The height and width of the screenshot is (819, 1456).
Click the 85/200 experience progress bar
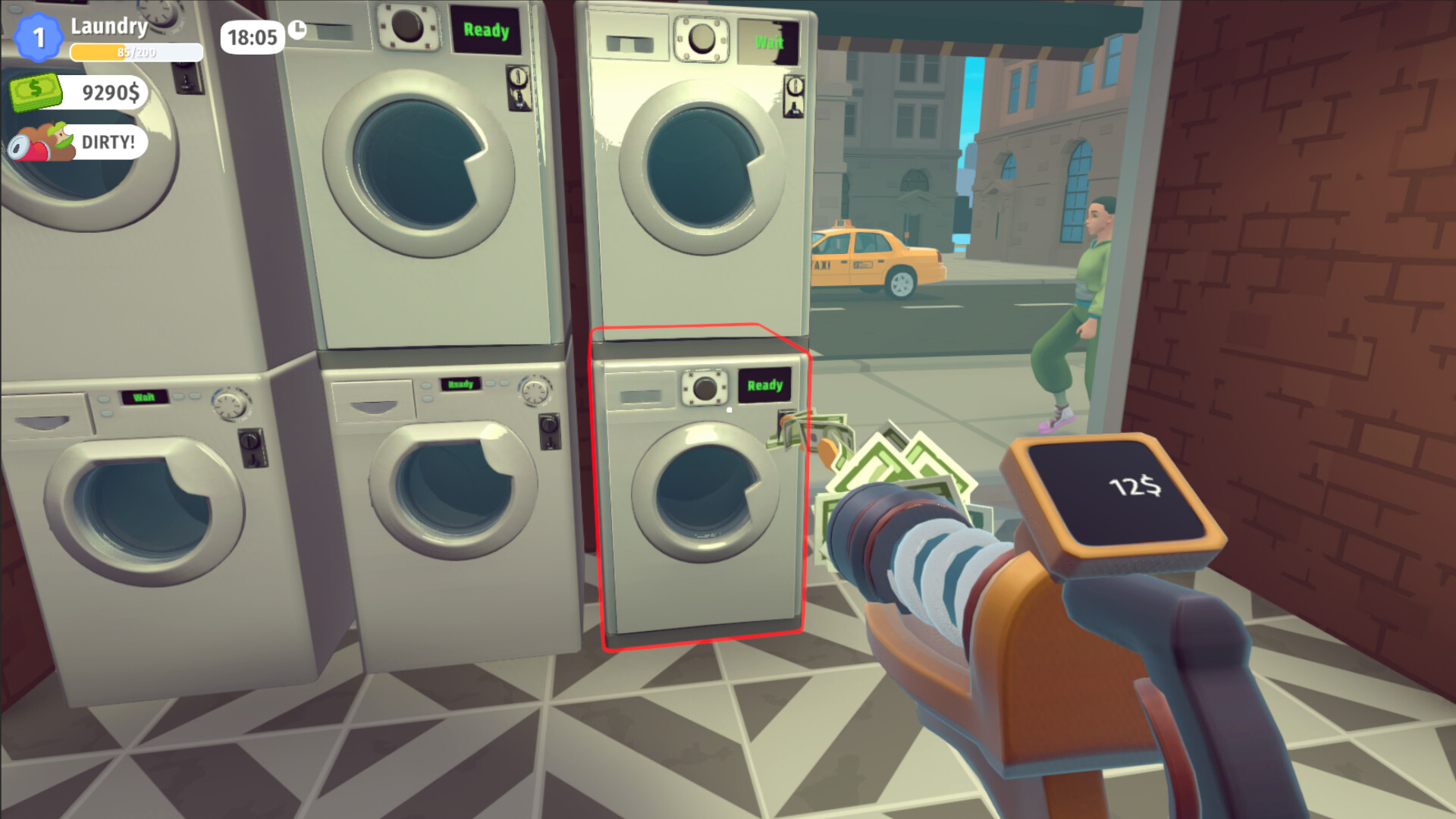[x=135, y=53]
